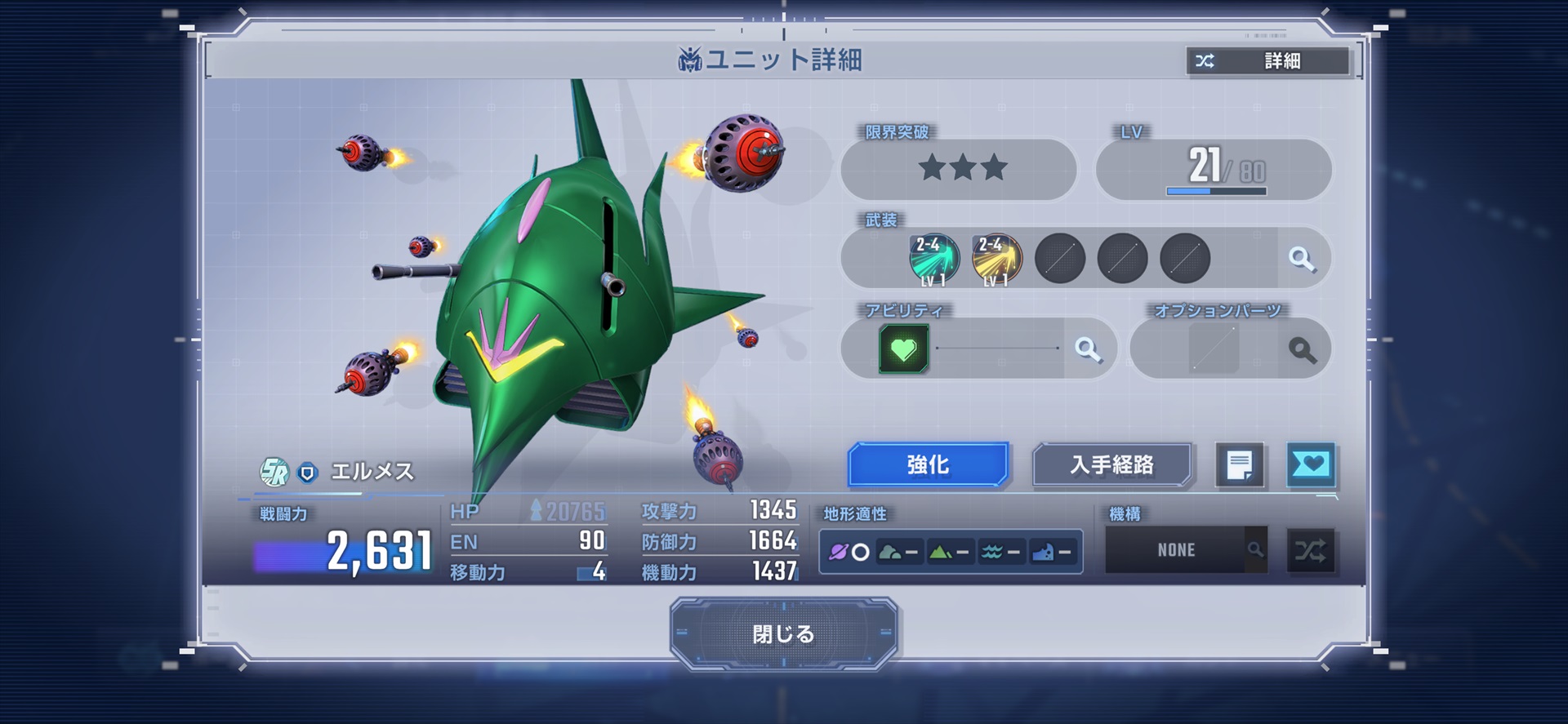Magnify the オプションパーツ option parts
This screenshot has width=1568, height=724.
[x=1303, y=349]
